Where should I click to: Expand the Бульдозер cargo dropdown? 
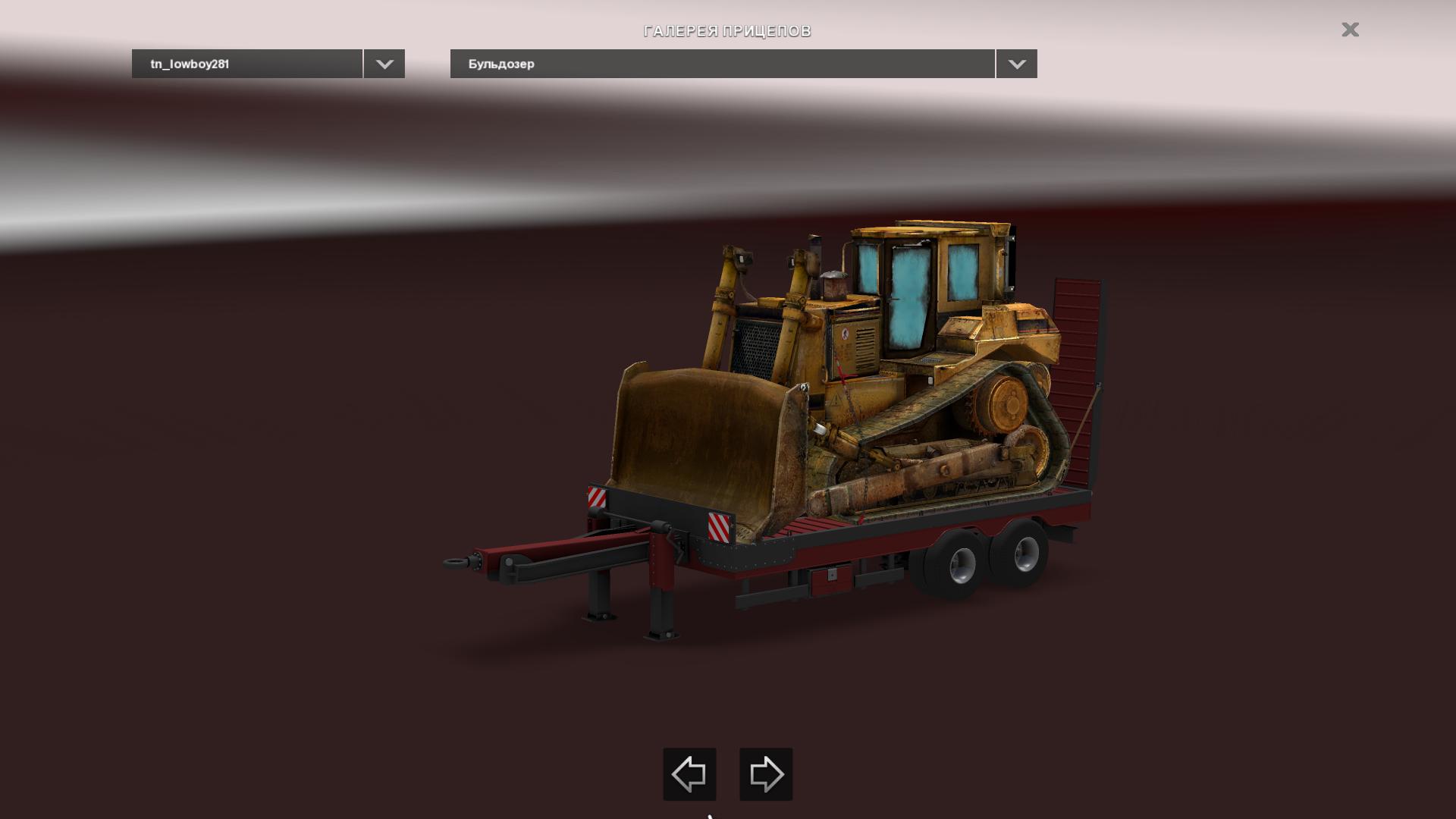[x=1016, y=64]
